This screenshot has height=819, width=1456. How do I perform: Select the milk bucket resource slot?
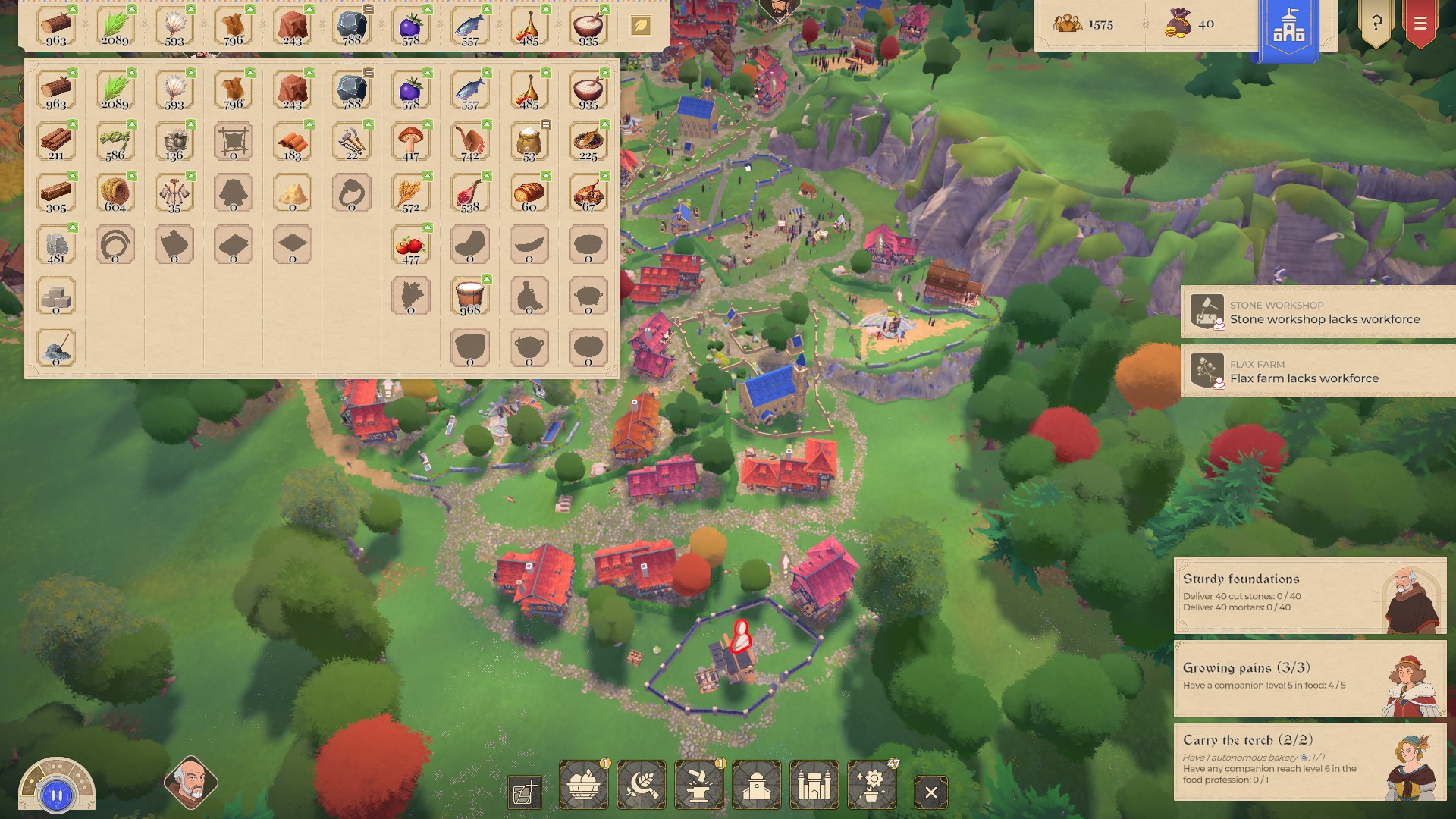tap(470, 297)
